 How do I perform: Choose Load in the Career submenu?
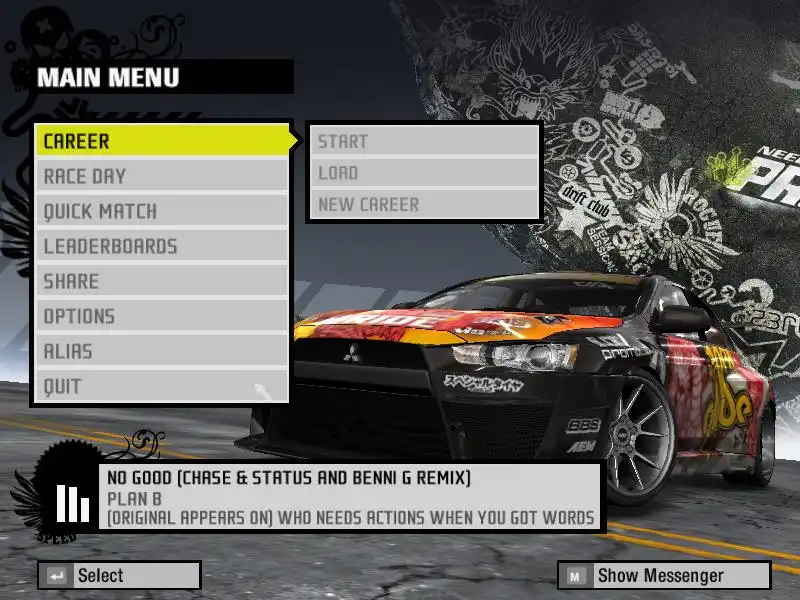424,173
